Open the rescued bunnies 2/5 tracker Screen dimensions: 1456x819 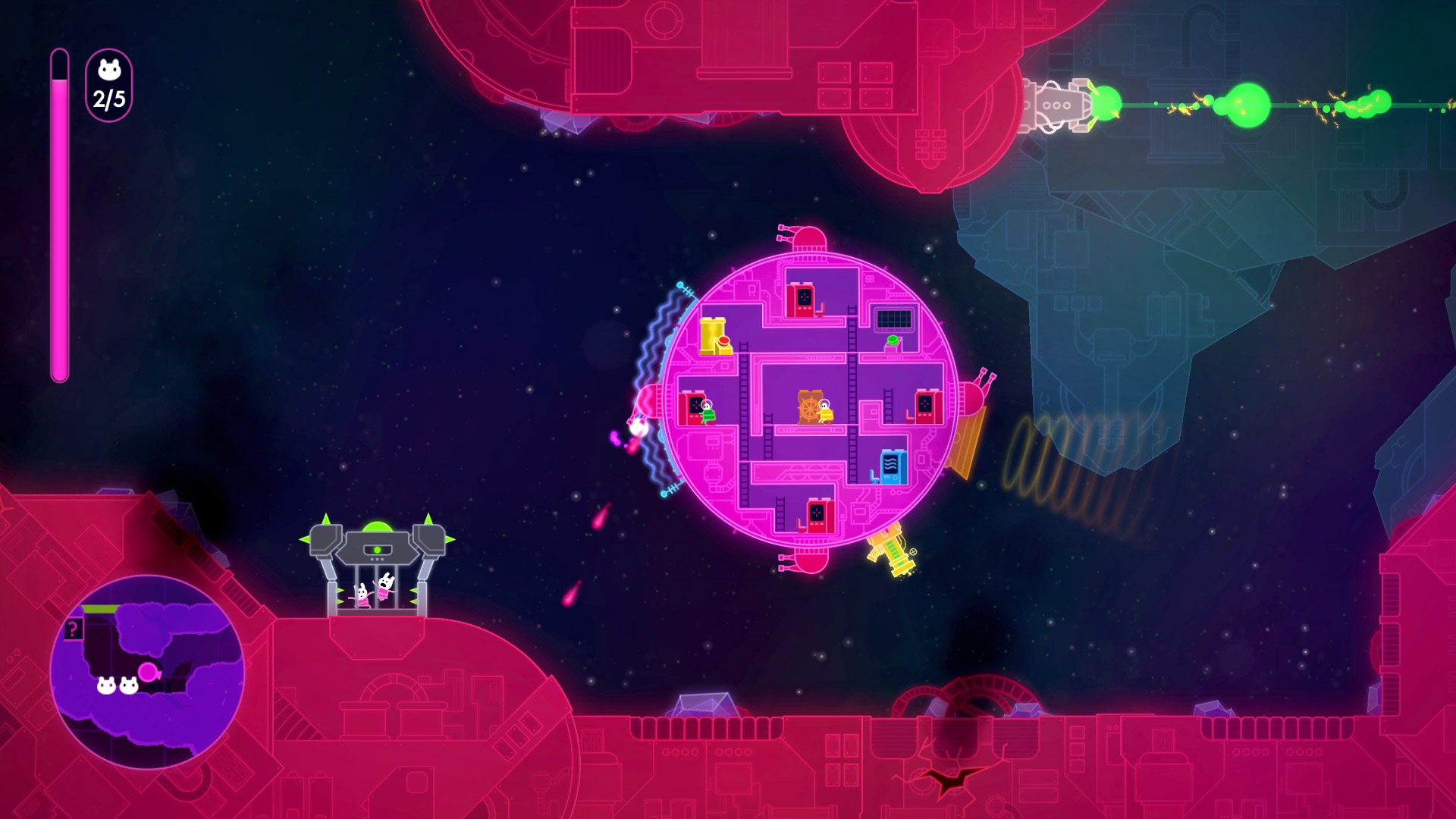[109, 86]
